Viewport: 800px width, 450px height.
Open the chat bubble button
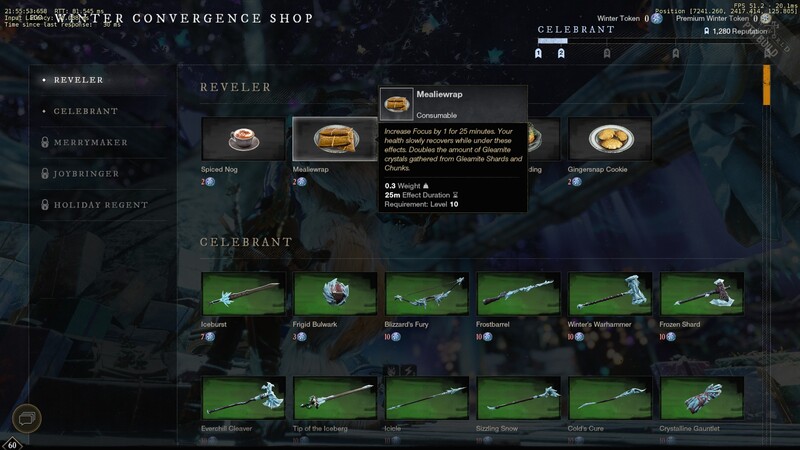click(x=27, y=417)
